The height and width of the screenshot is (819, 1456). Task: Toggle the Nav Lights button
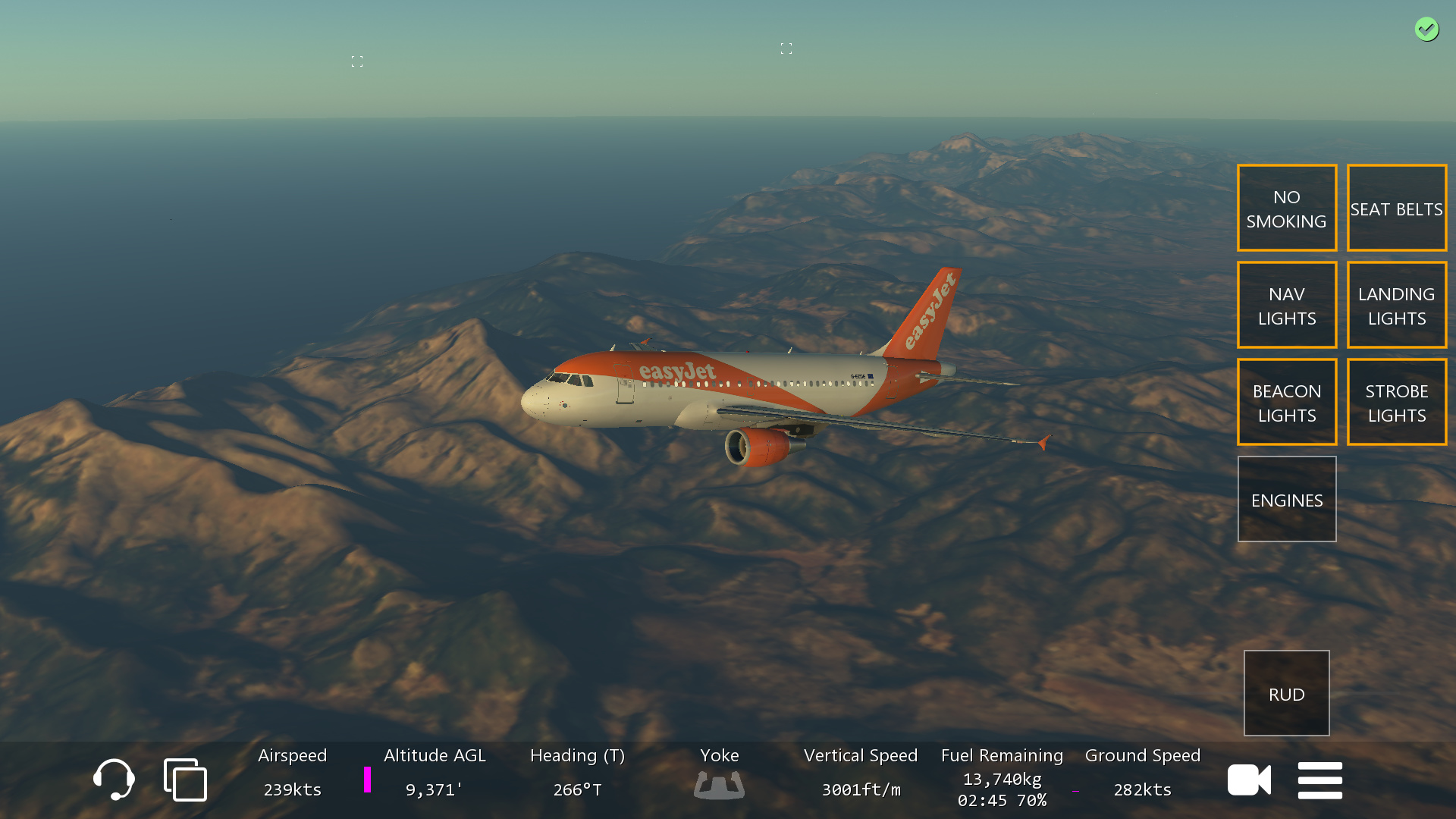point(1286,305)
